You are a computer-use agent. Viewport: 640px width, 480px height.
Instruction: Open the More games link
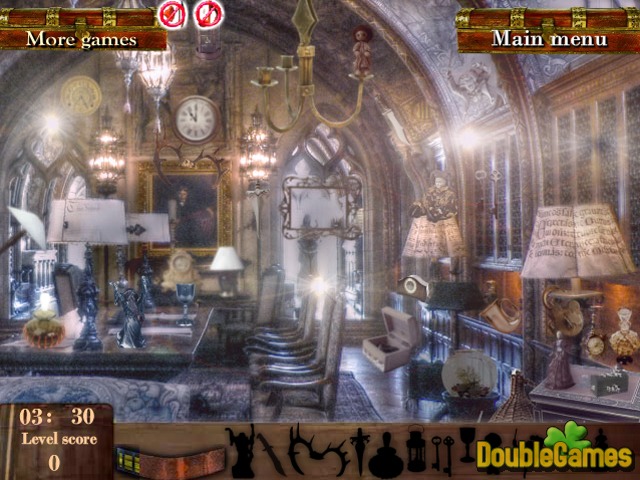click(82, 38)
